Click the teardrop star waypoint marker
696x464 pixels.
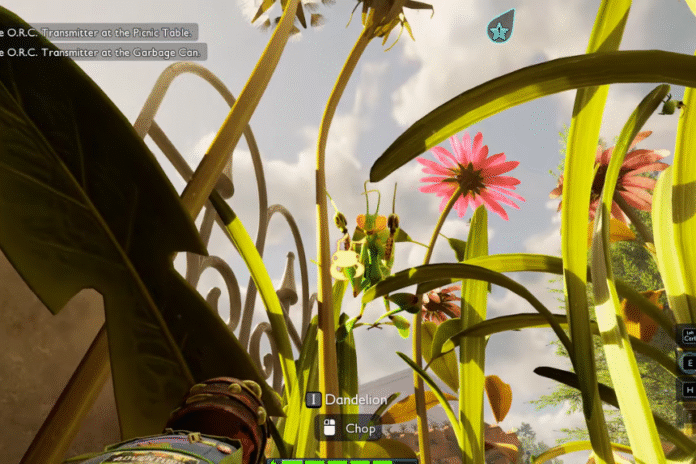(500, 29)
